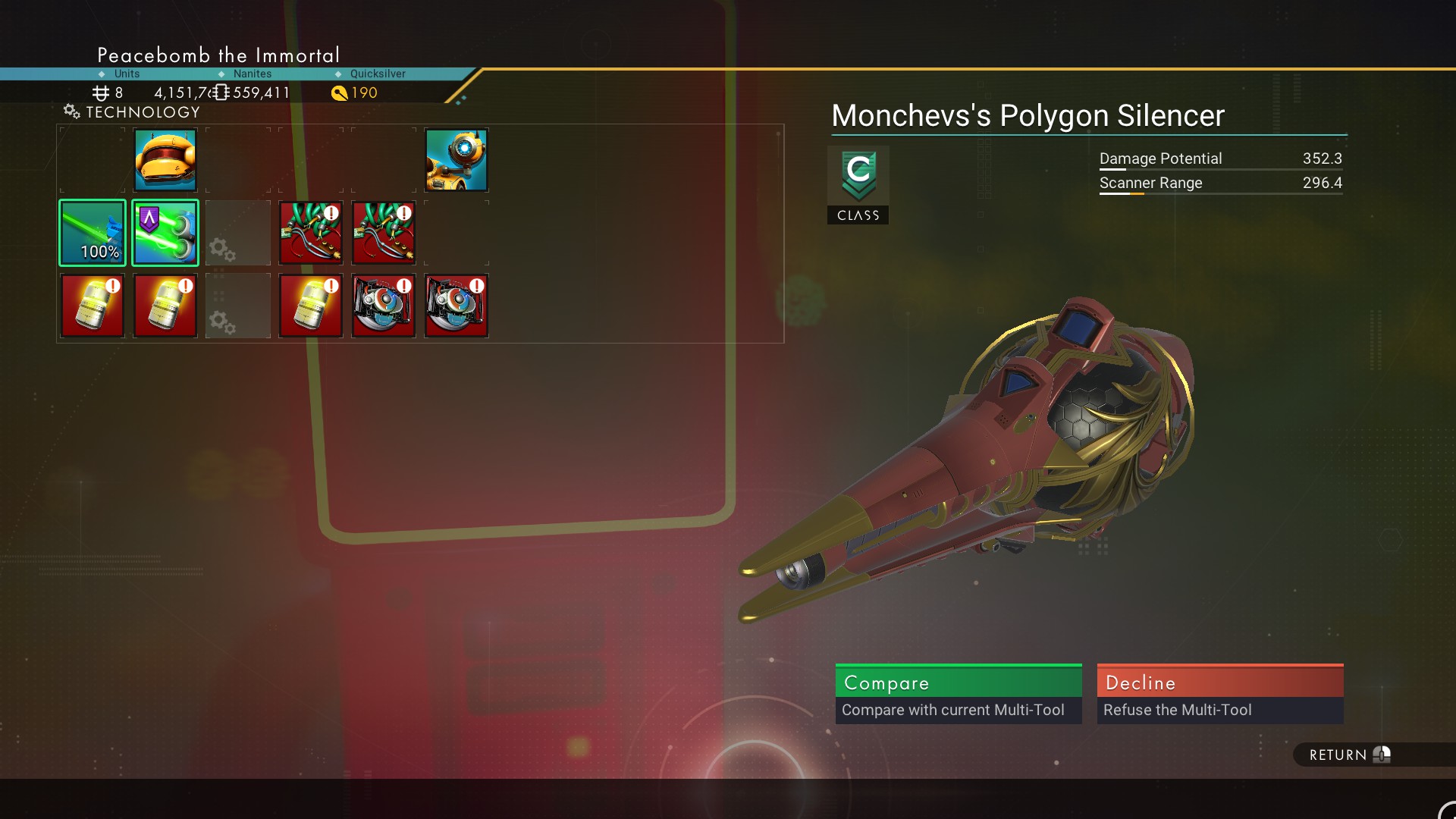Decline the Multi-Tool offer

[1219, 693]
